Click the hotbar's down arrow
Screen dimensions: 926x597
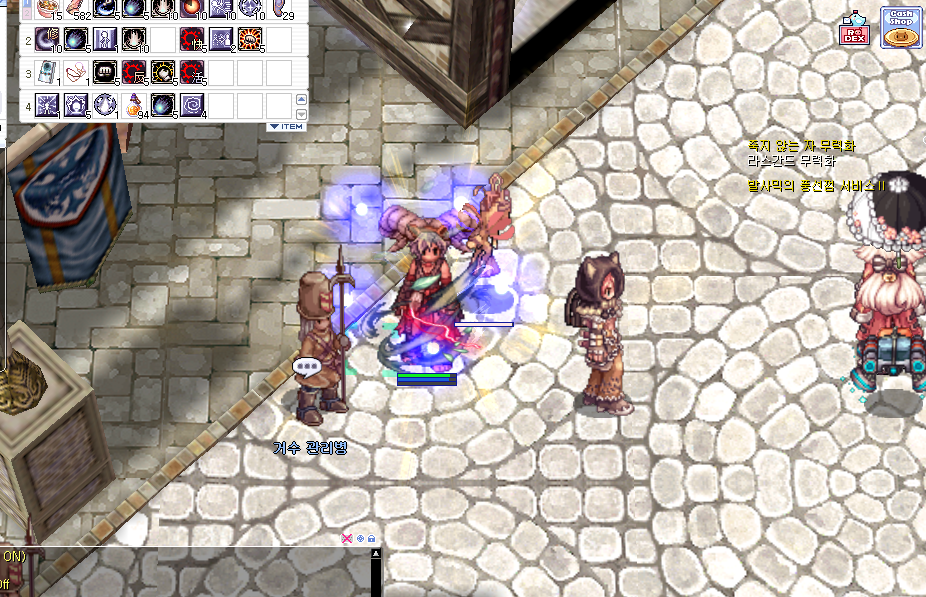(x=301, y=112)
